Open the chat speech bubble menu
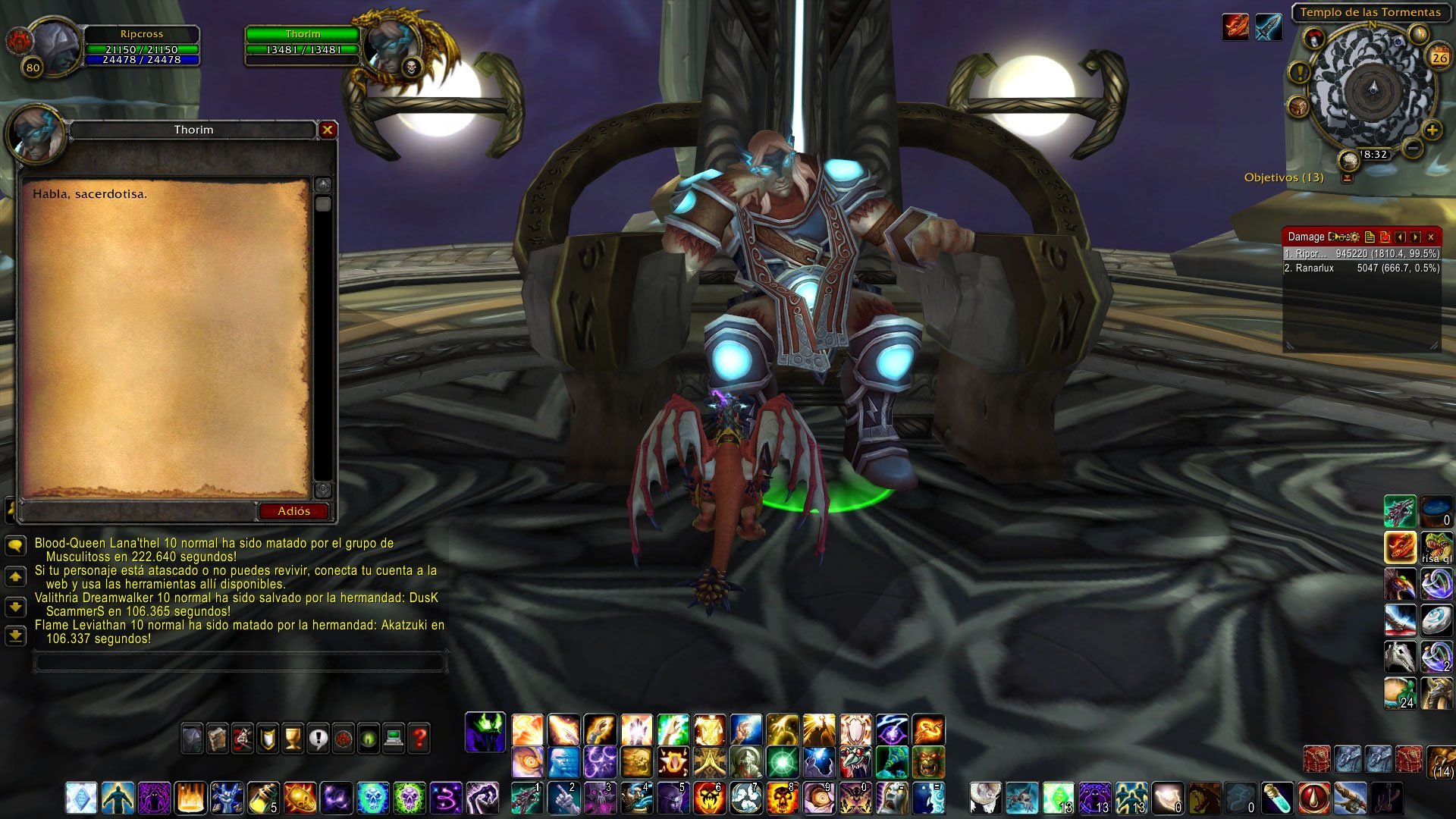The image size is (1456, 819). pos(15,545)
